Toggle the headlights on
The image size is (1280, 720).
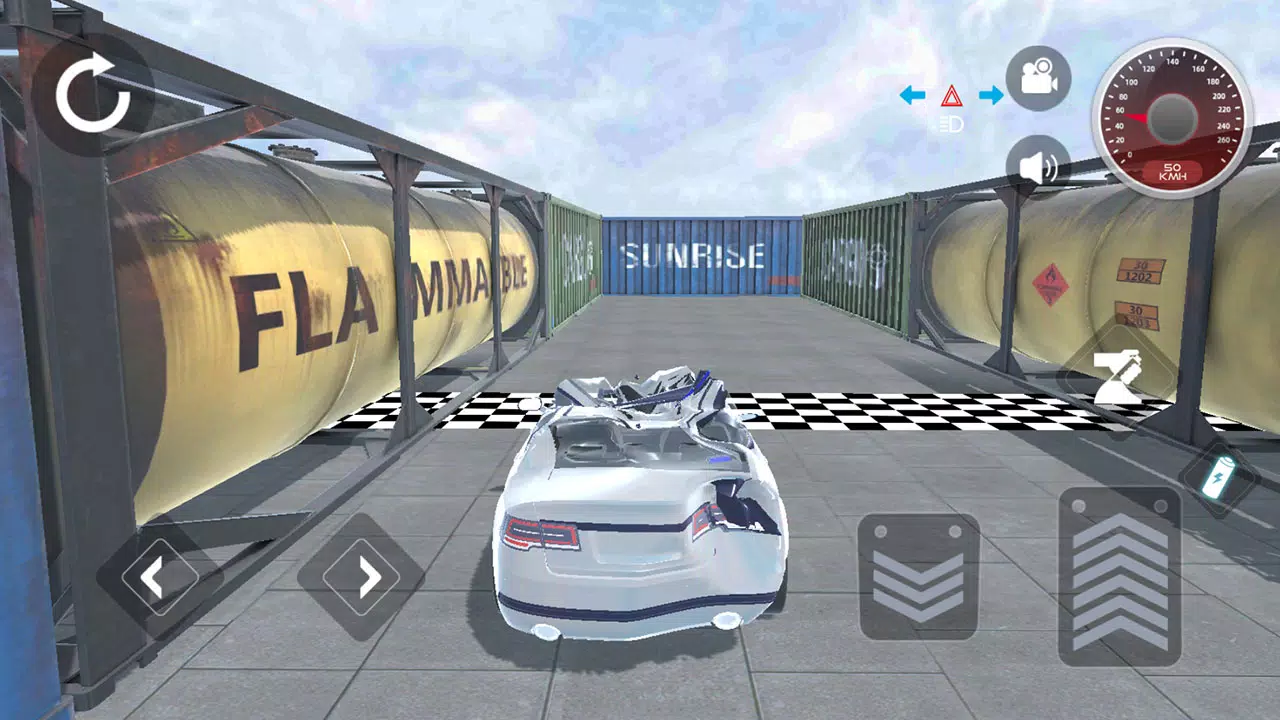(x=952, y=122)
